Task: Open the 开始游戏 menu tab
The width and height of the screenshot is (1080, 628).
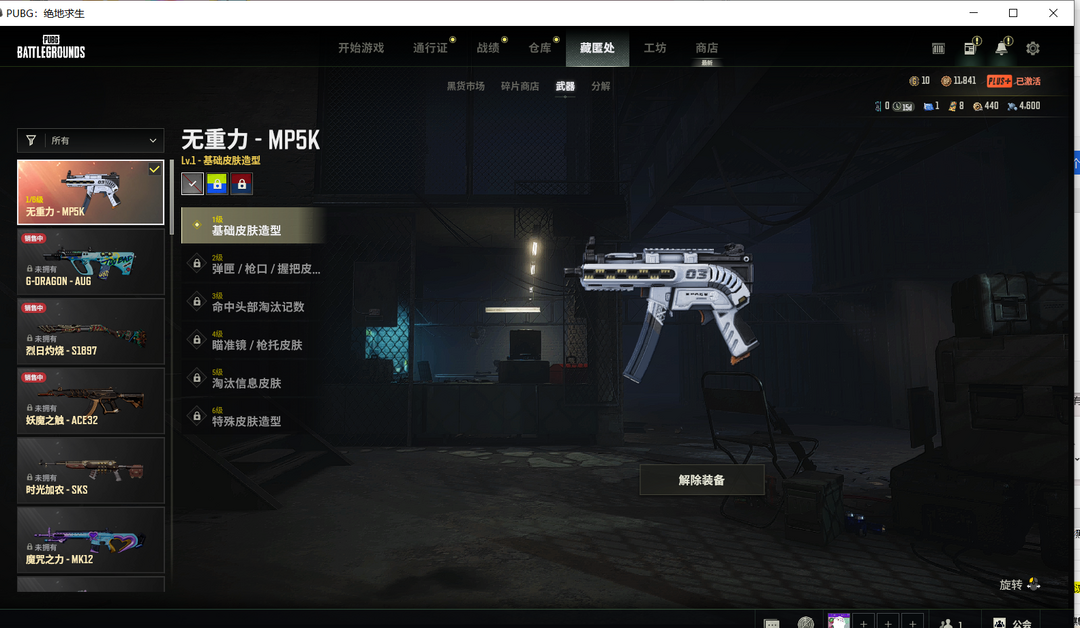Action: (360, 48)
